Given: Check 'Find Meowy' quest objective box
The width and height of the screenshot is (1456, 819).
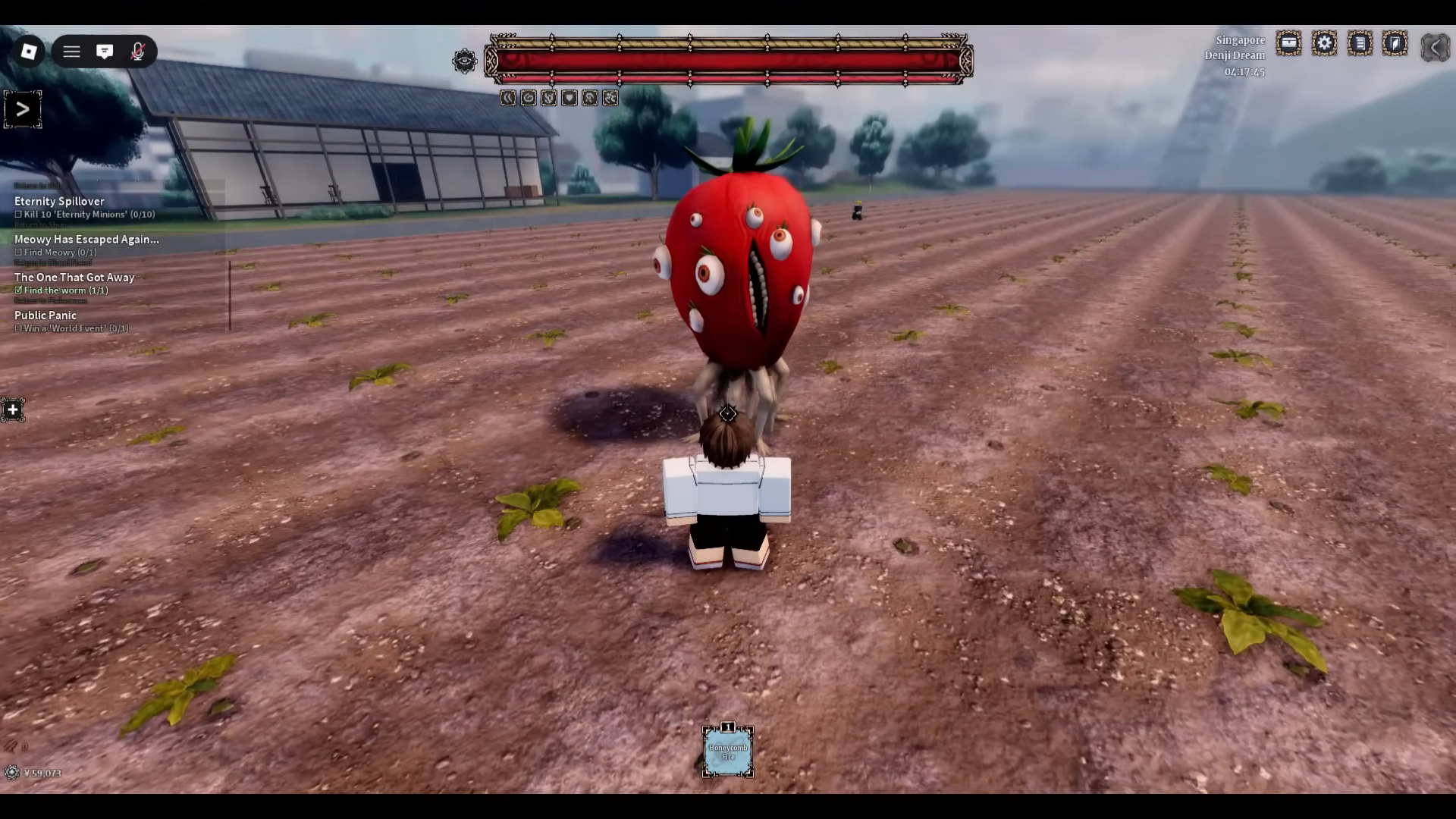Looking at the screenshot, I should 18,252.
